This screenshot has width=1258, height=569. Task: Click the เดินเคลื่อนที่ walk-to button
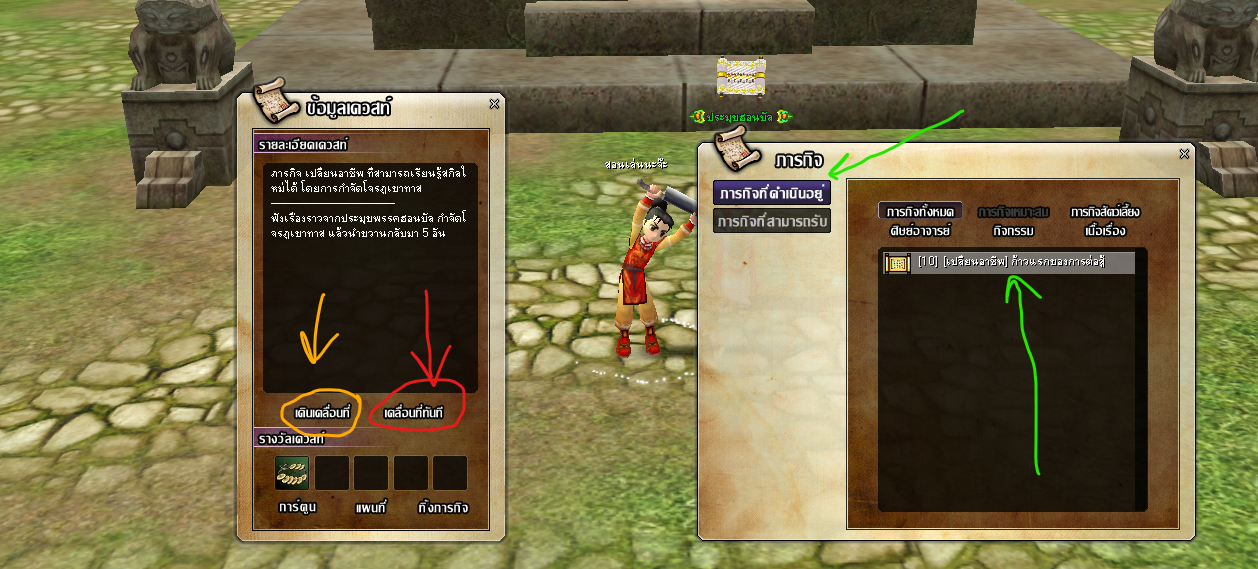pos(321,413)
